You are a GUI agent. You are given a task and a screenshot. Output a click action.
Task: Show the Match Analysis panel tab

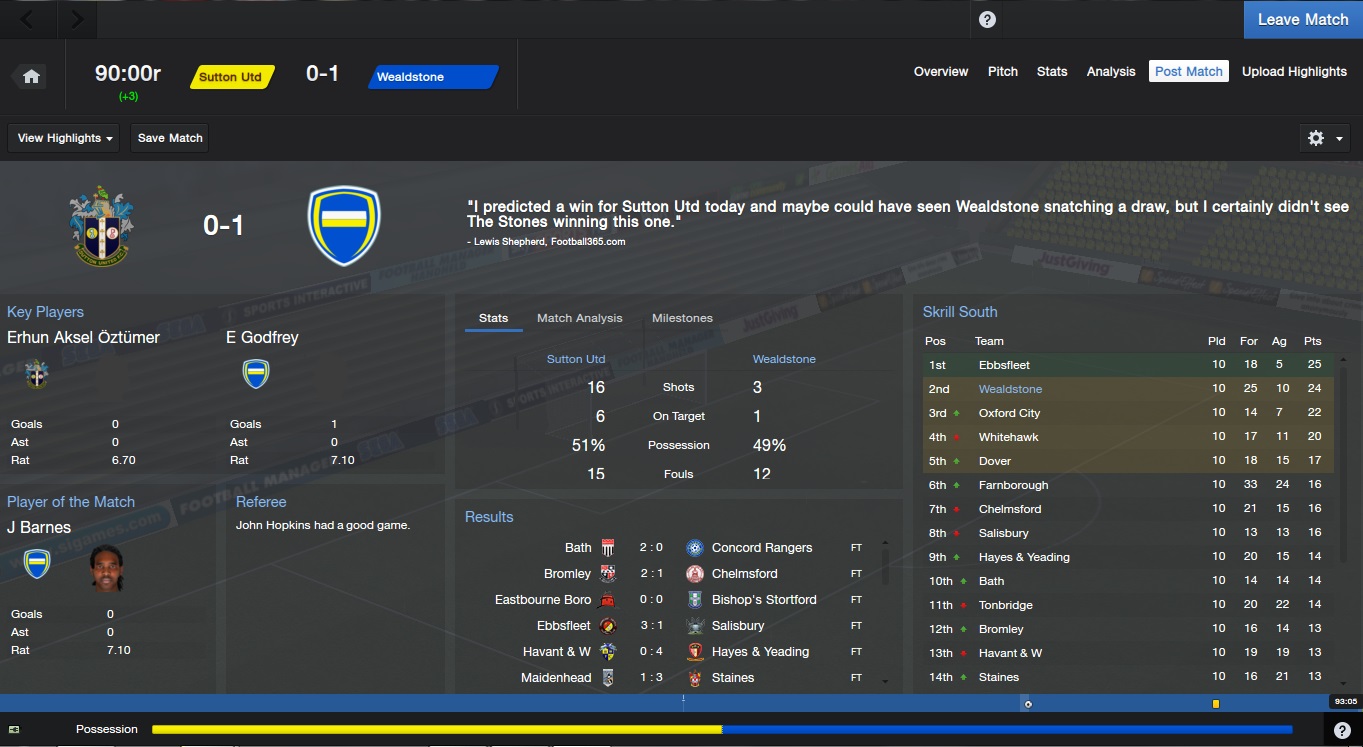coord(579,318)
